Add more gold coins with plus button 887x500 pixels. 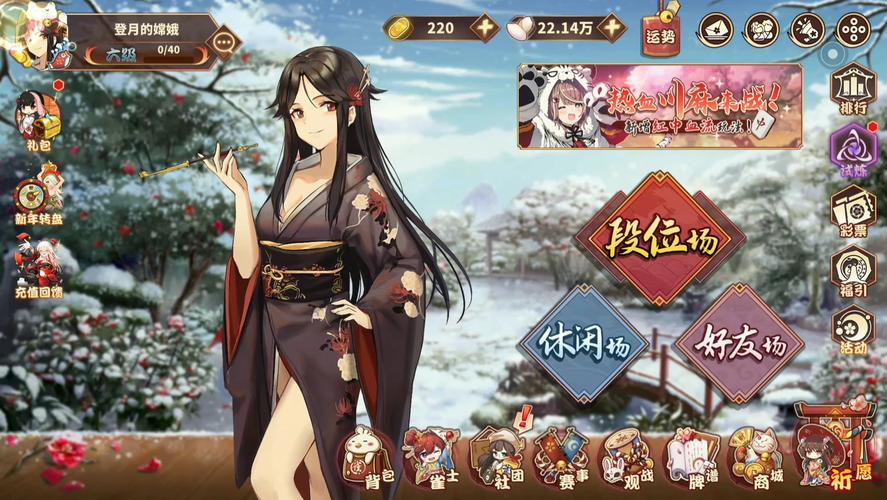coord(485,28)
